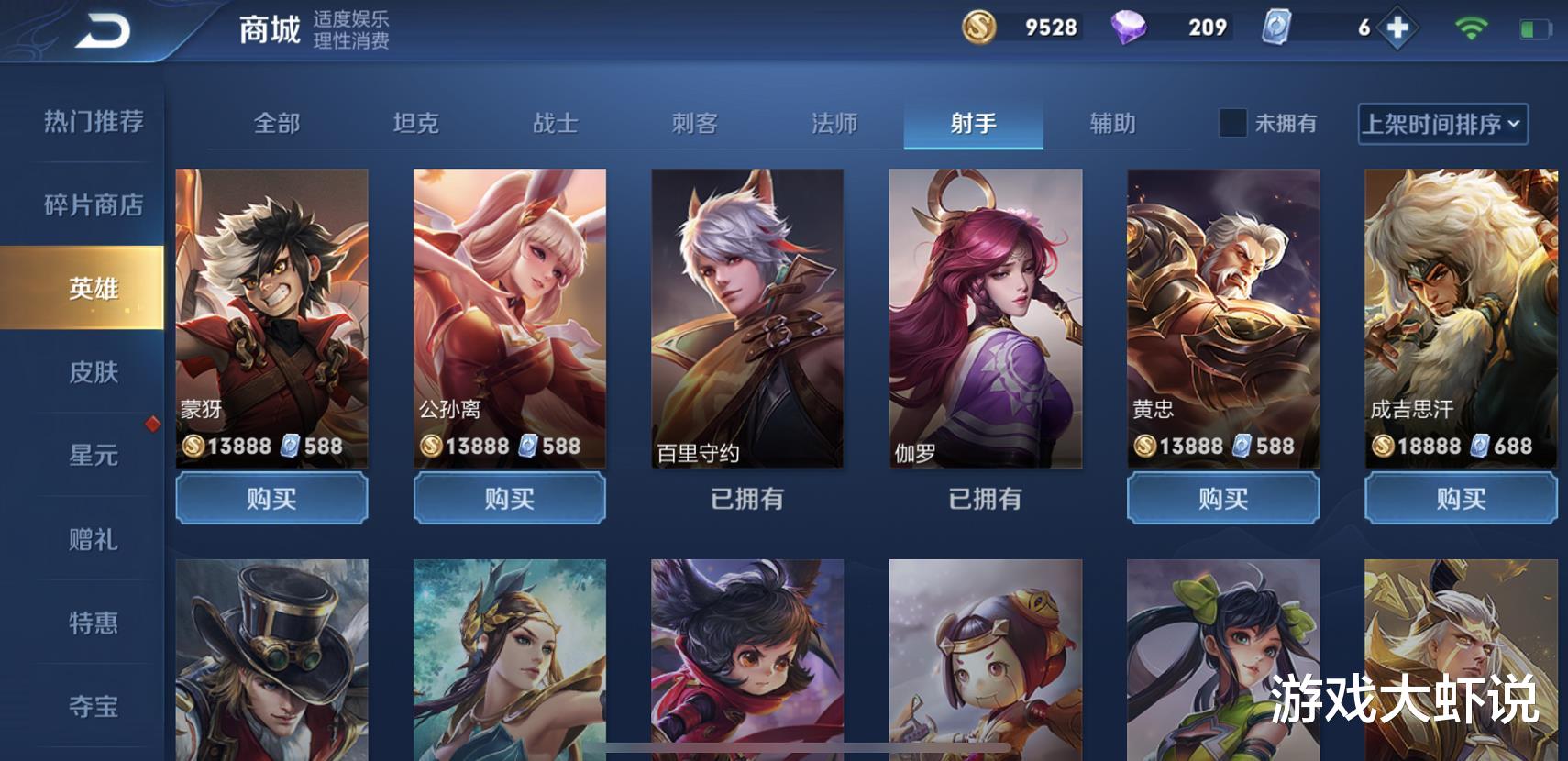The height and width of the screenshot is (761, 1568).
Task: Select the 坦克 category tab
Action: (417, 124)
